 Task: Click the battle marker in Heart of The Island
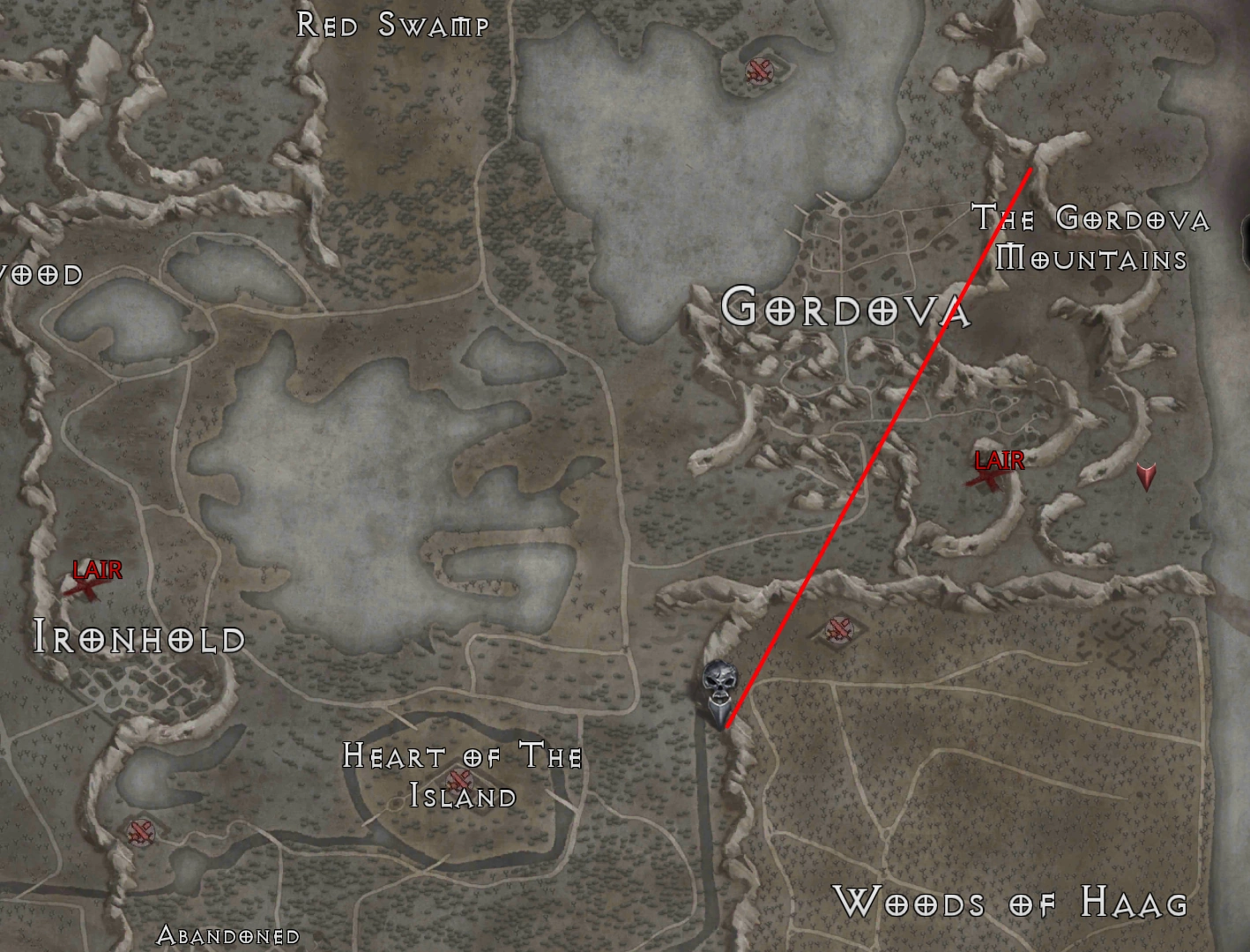[x=459, y=781]
